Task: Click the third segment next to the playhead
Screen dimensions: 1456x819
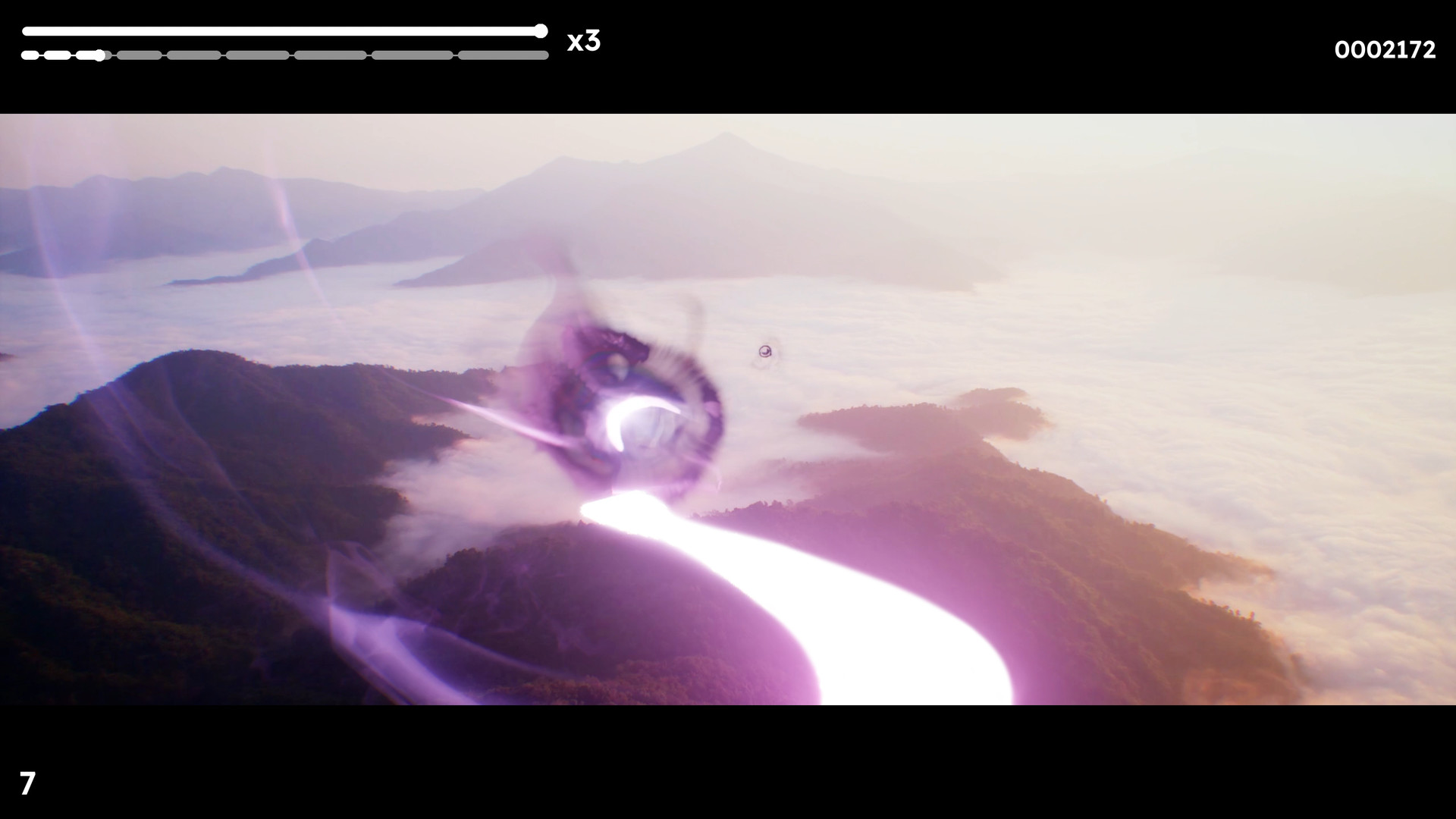Action: [89, 55]
